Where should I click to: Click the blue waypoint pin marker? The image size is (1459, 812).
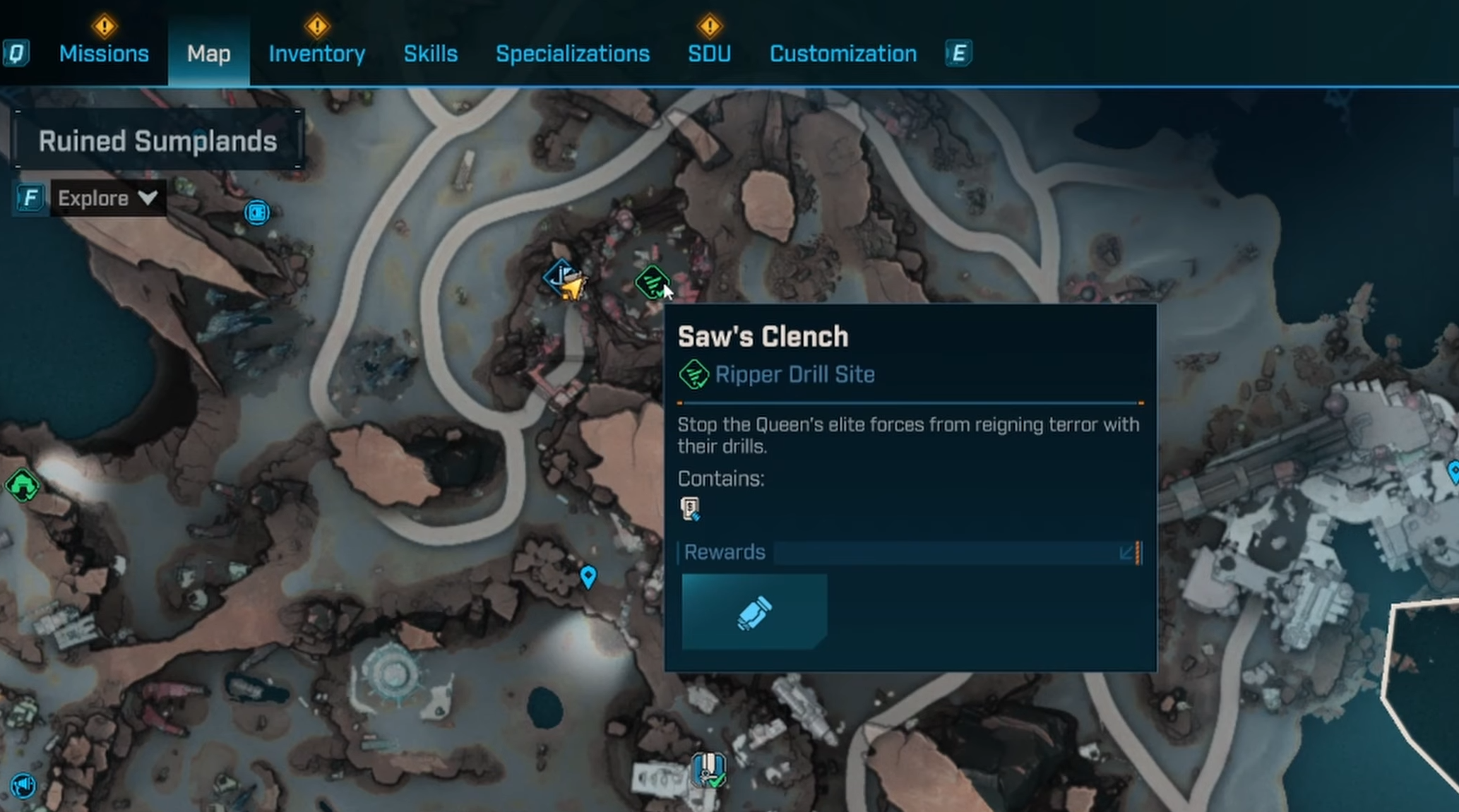[588, 576]
